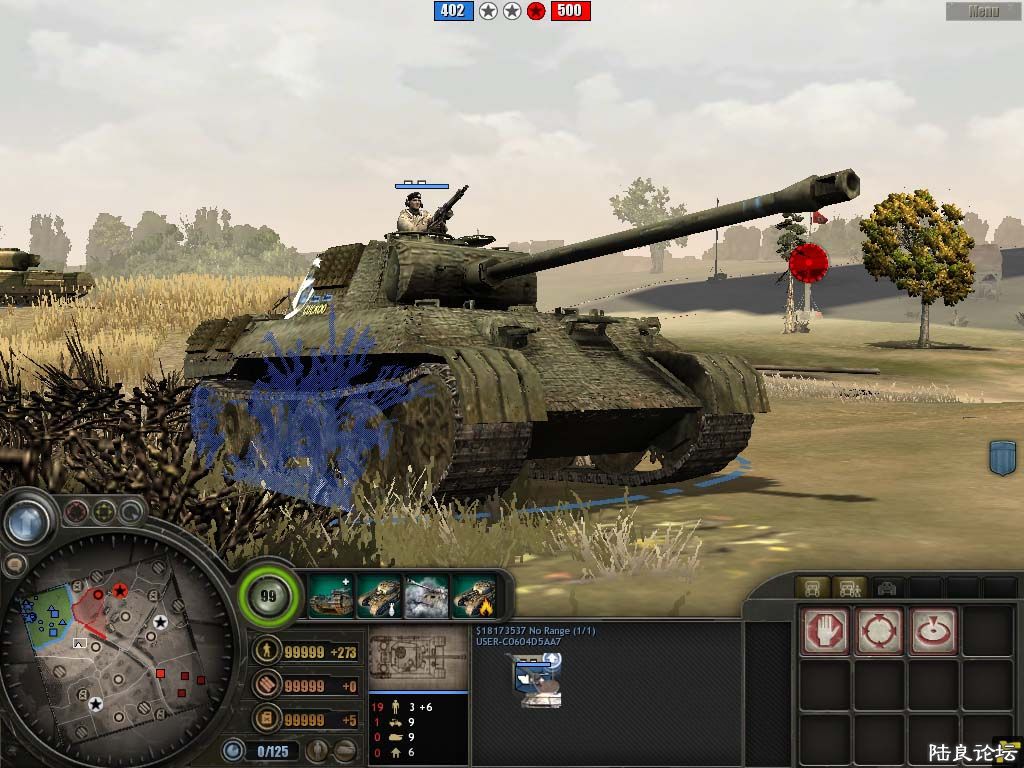Switch to the first vehicle group tab
Viewport: 1024px width, 768px height.
click(812, 587)
